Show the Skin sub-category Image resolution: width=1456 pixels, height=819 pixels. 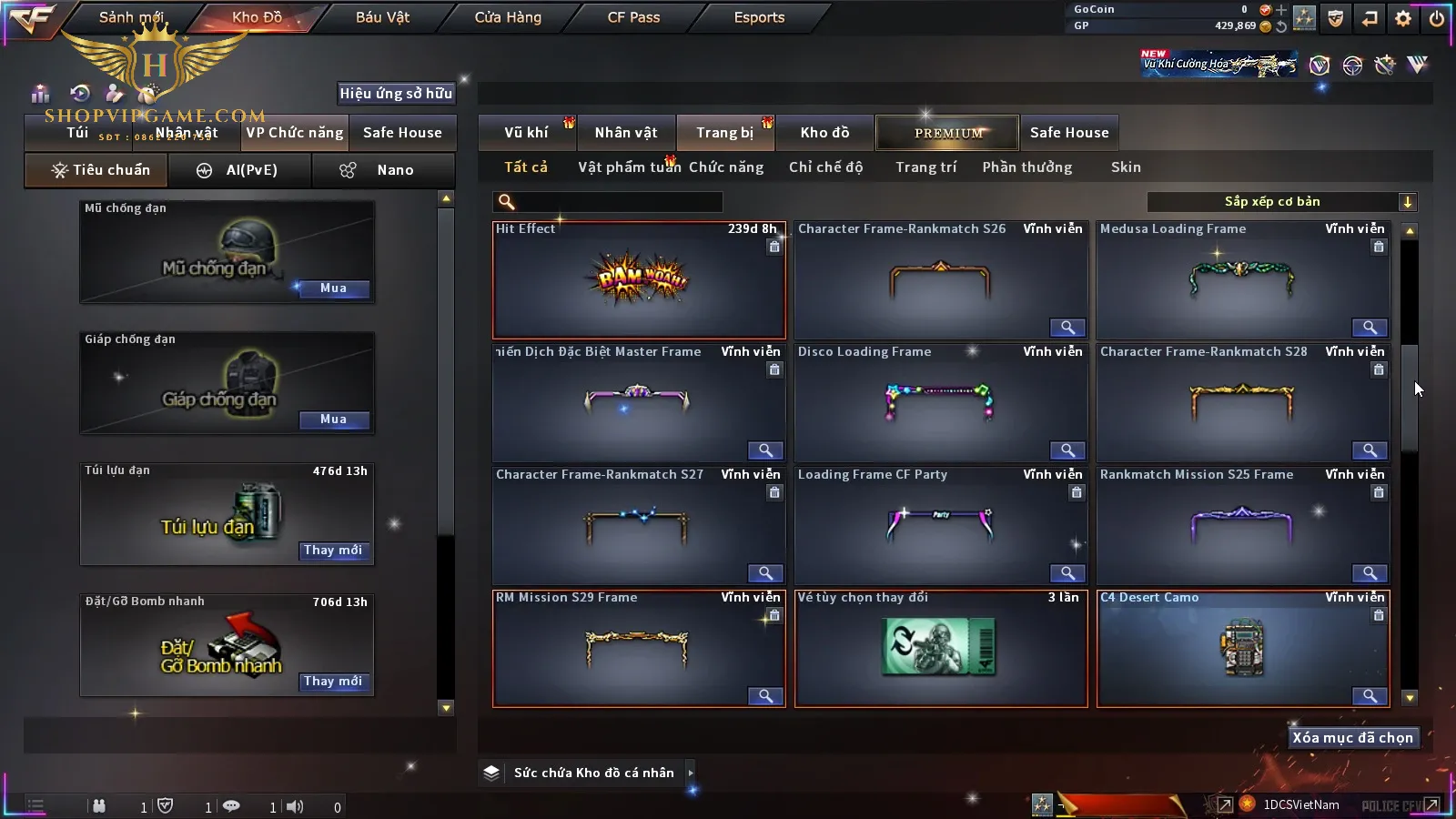coord(1126,167)
